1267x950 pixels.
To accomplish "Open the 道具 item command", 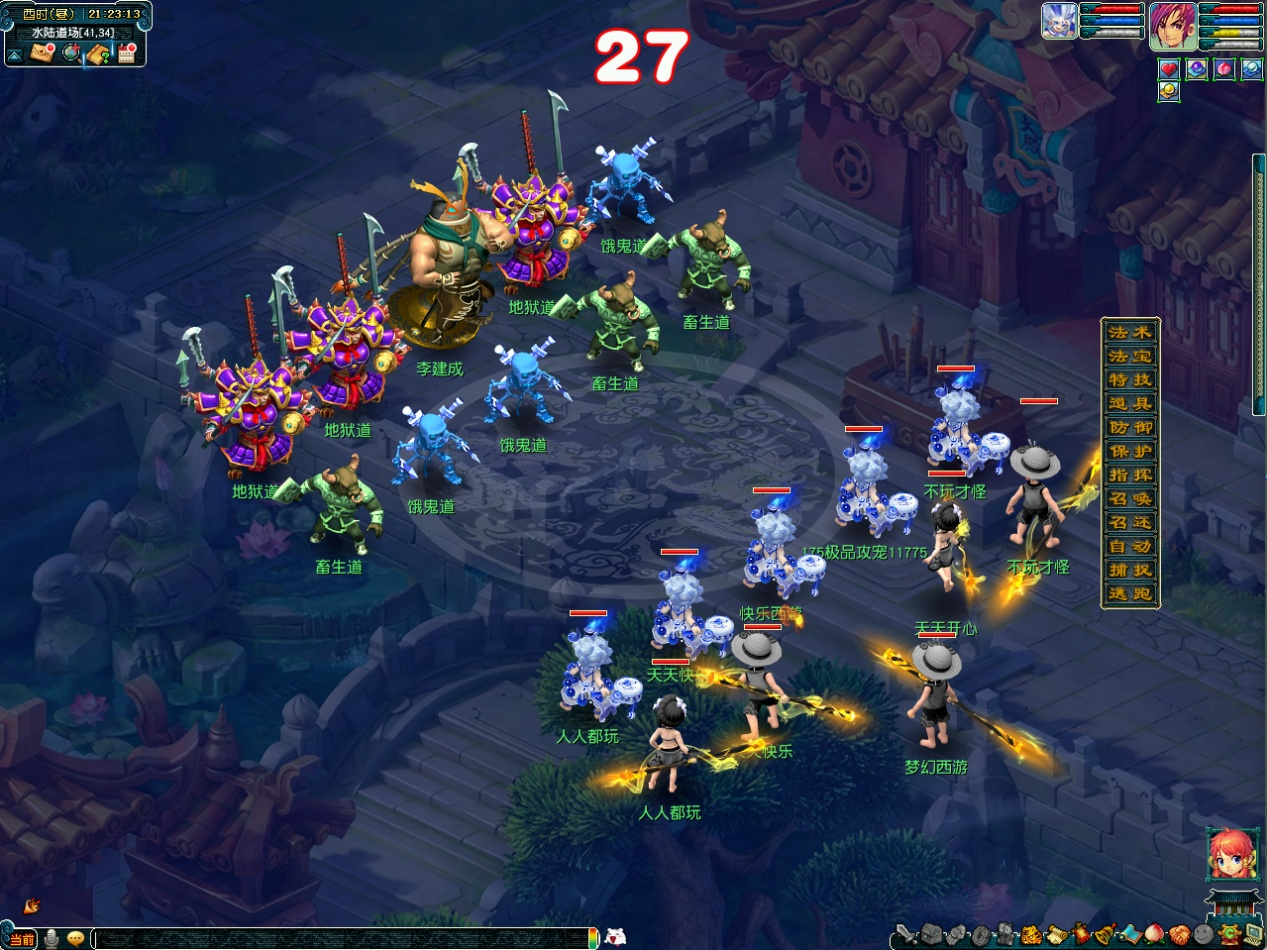I will click(x=1130, y=404).
